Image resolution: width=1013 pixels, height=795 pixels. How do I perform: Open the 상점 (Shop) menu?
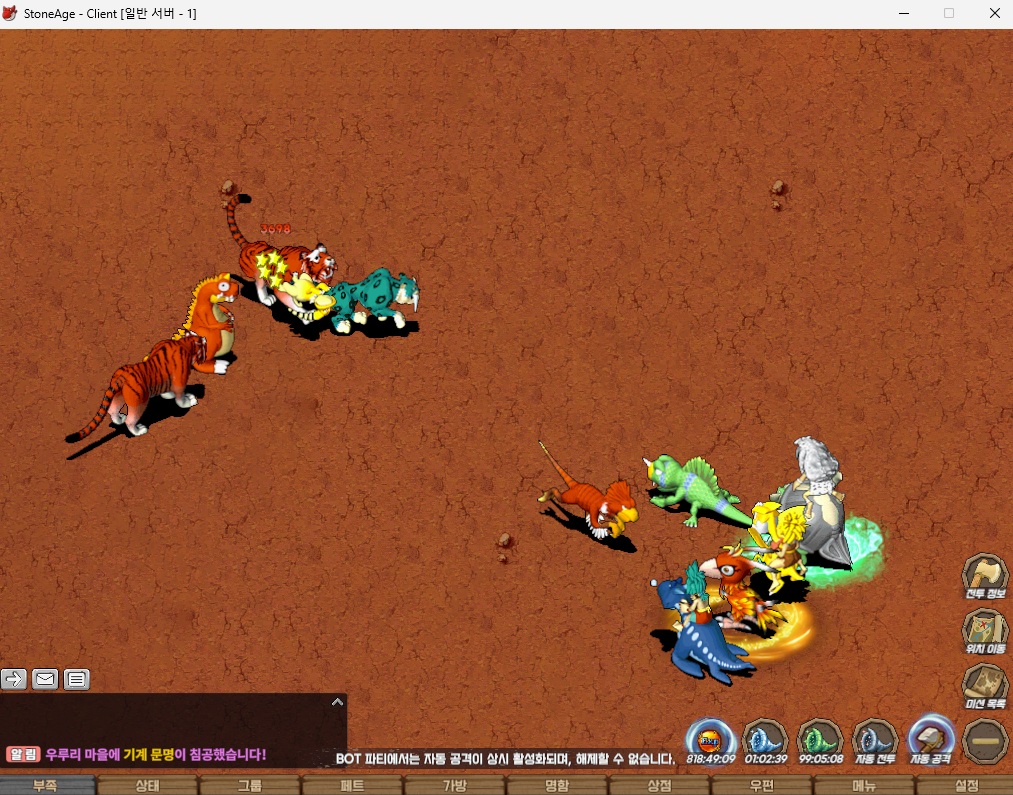659,786
